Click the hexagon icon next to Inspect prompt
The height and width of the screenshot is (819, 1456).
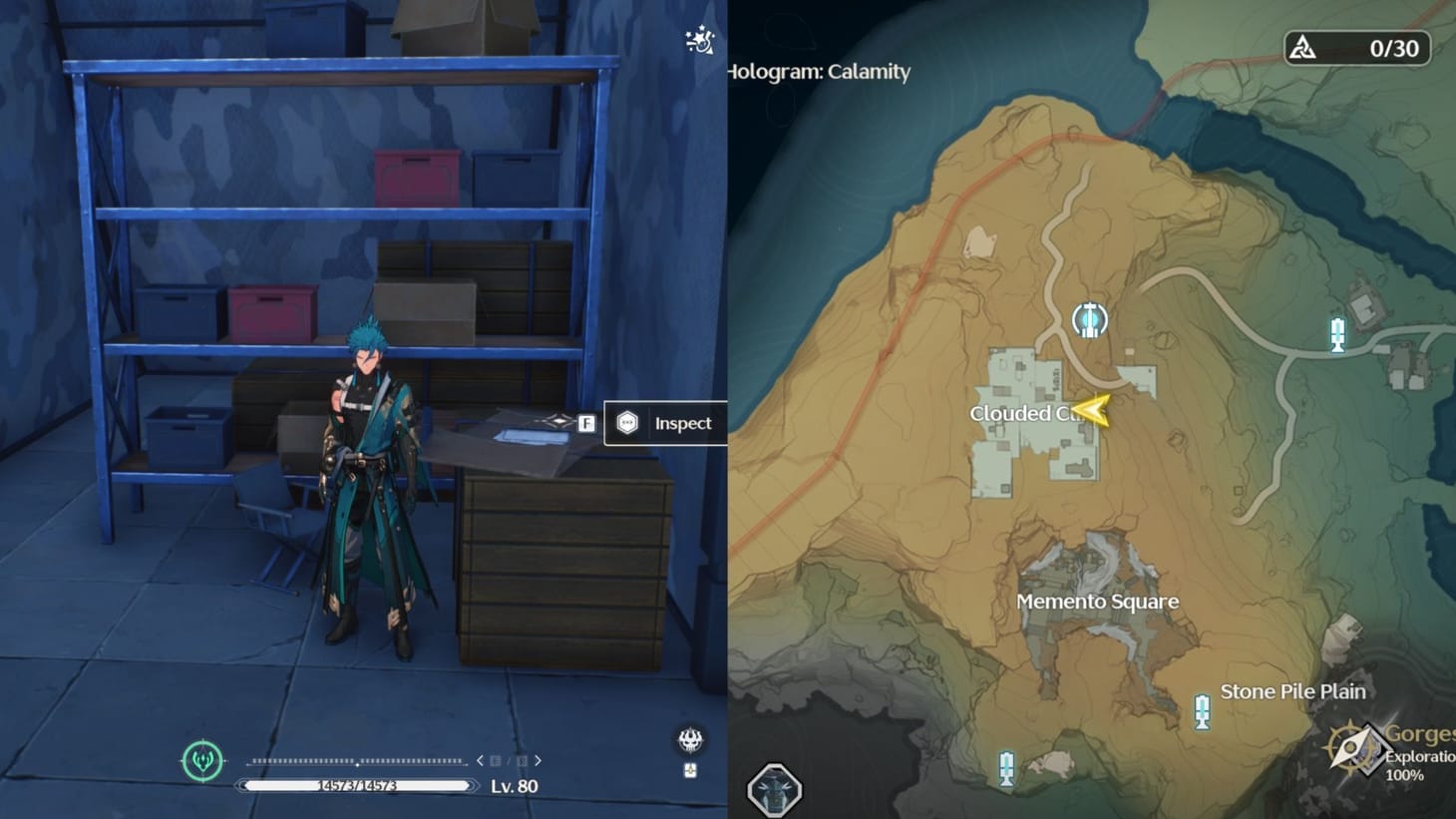click(627, 423)
